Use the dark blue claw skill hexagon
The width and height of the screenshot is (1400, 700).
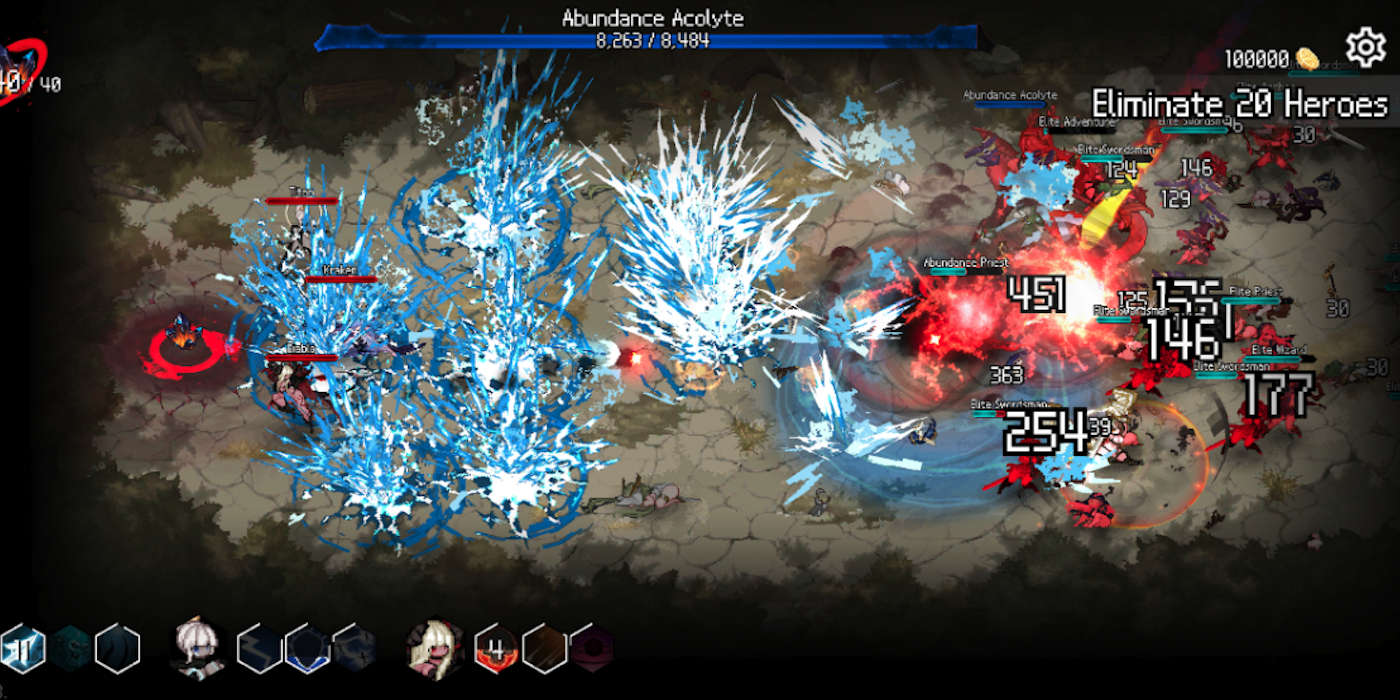(x=117, y=648)
